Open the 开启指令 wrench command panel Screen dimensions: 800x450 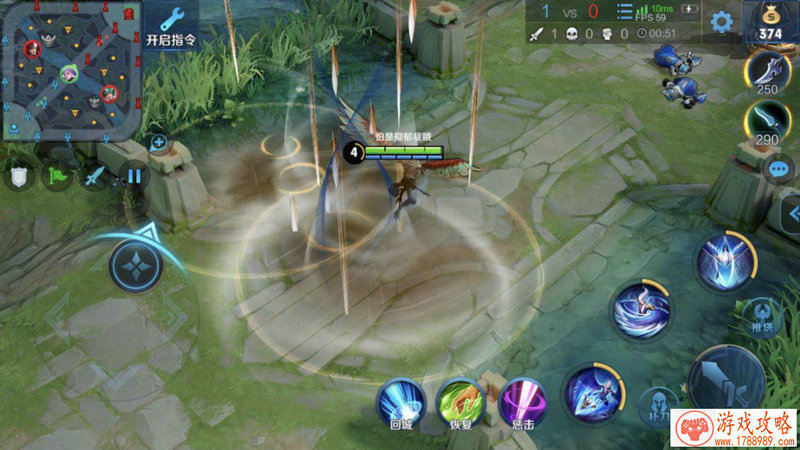pyautogui.click(x=171, y=27)
